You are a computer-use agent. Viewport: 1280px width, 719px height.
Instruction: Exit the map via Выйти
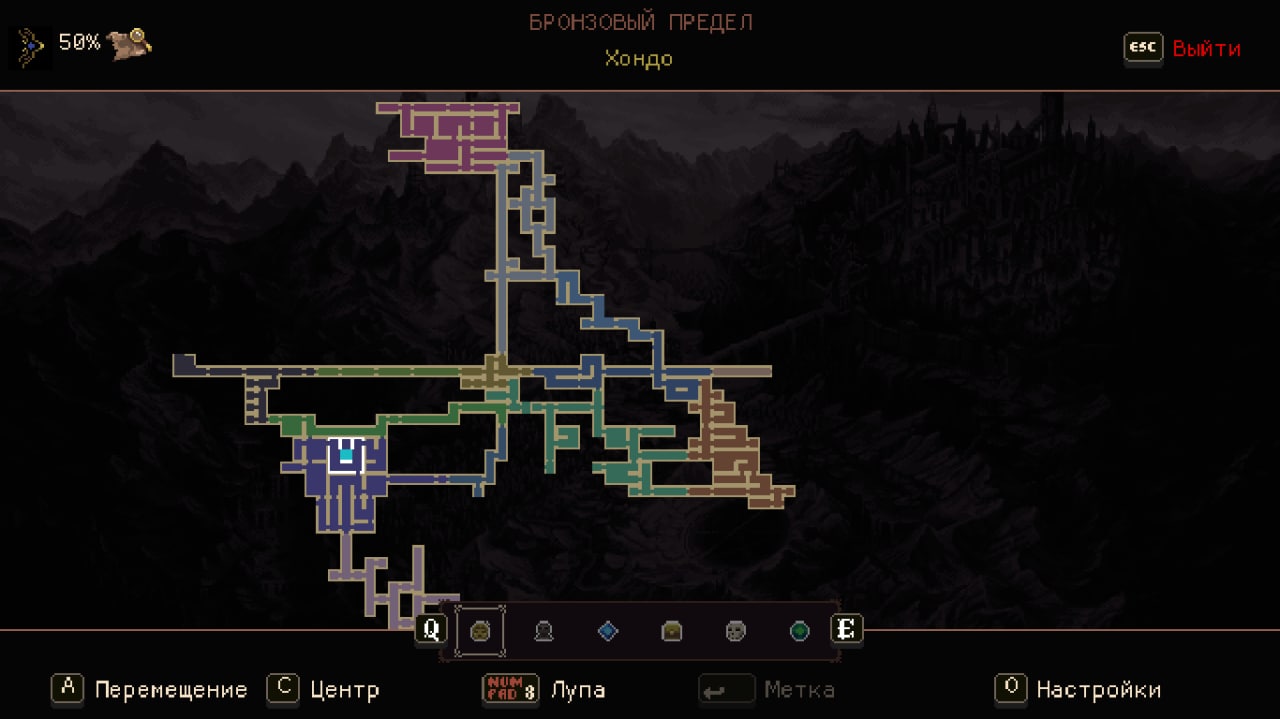click(x=1205, y=49)
